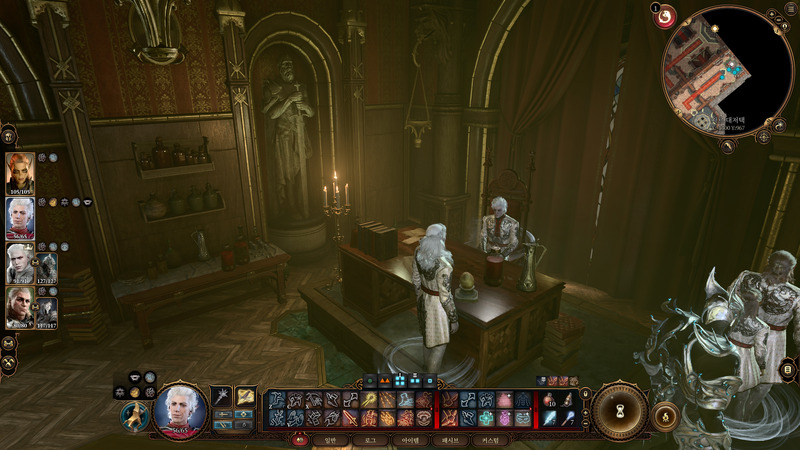The image size is (800, 450).
Task: Select the third party member portrait
Action: pos(20,262)
